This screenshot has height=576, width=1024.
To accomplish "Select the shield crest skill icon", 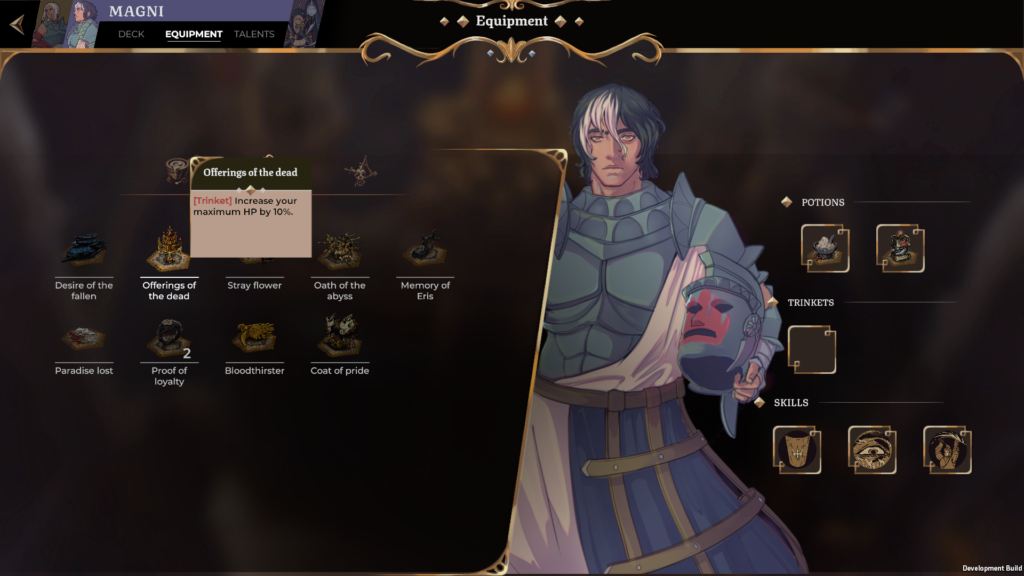I will pyautogui.click(x=797, y=450).
